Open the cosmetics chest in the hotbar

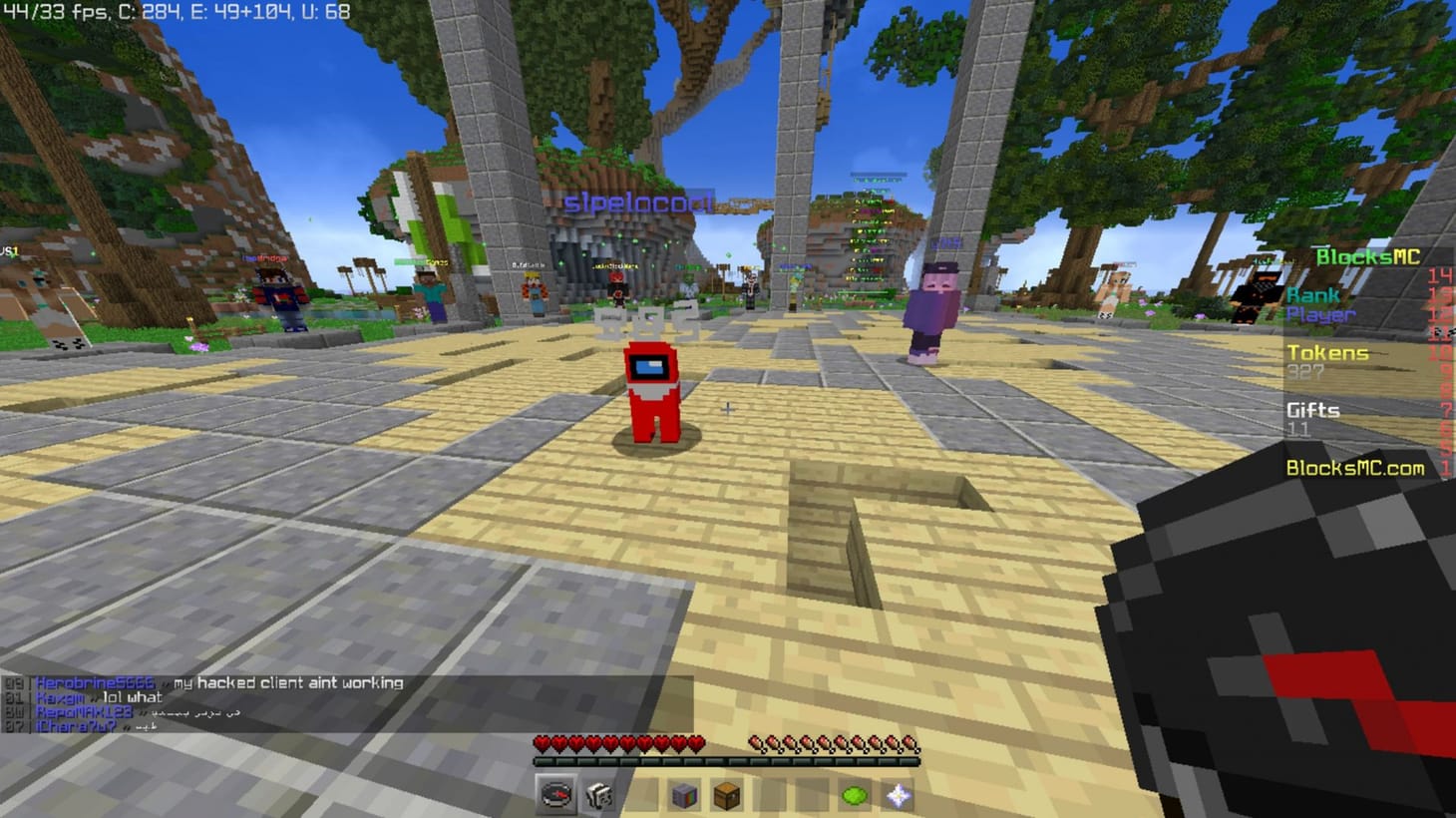(x=726, y=795)
